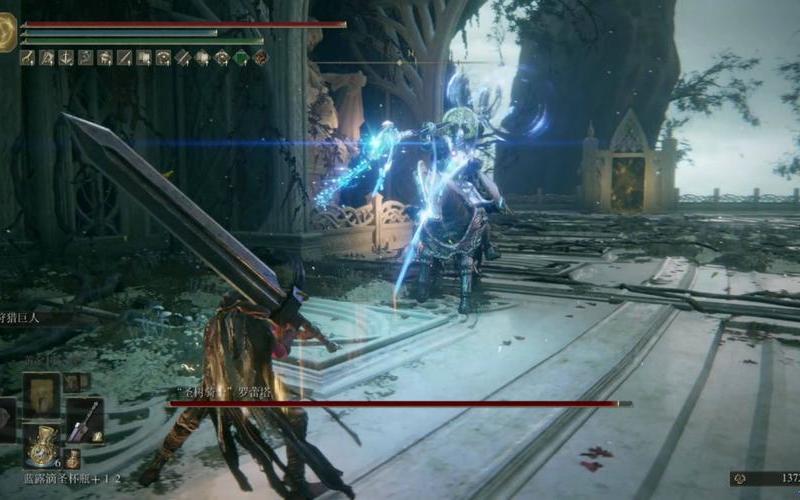The image size is (800, 500).
Task: Click the gold rune emblem beside the health bar
Action: coord(7,33)
